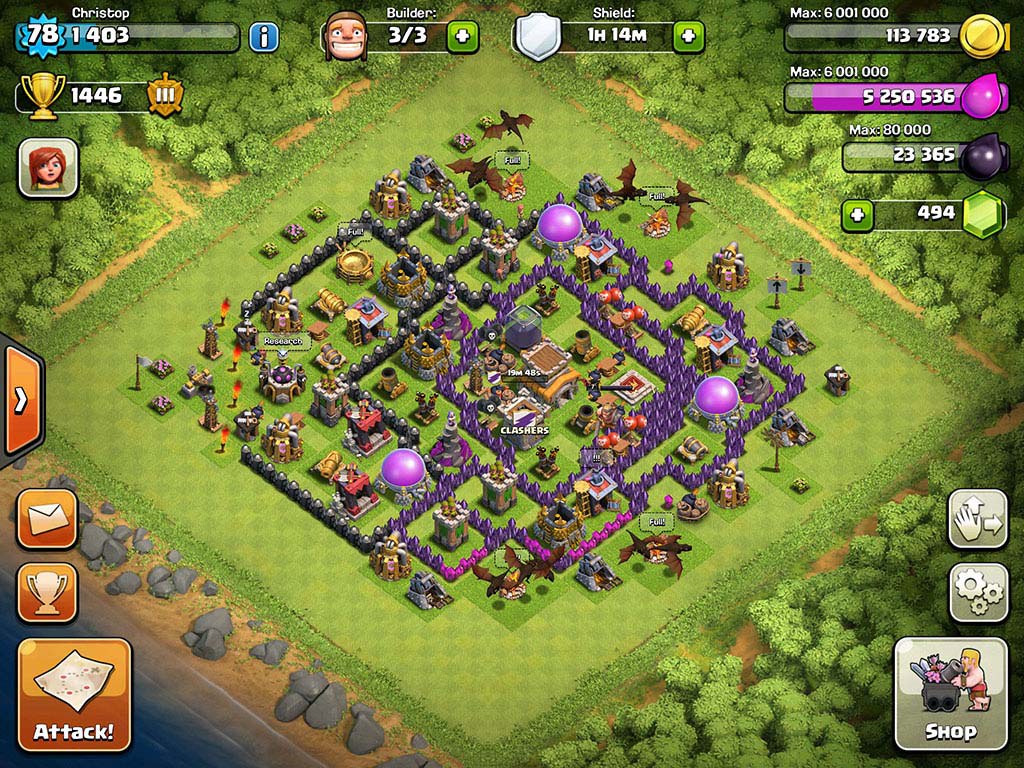Image resolution: width=1024 pixels, height=768 pixels.
Task: Open the blue player info button
Action: (x=264, y=38)
